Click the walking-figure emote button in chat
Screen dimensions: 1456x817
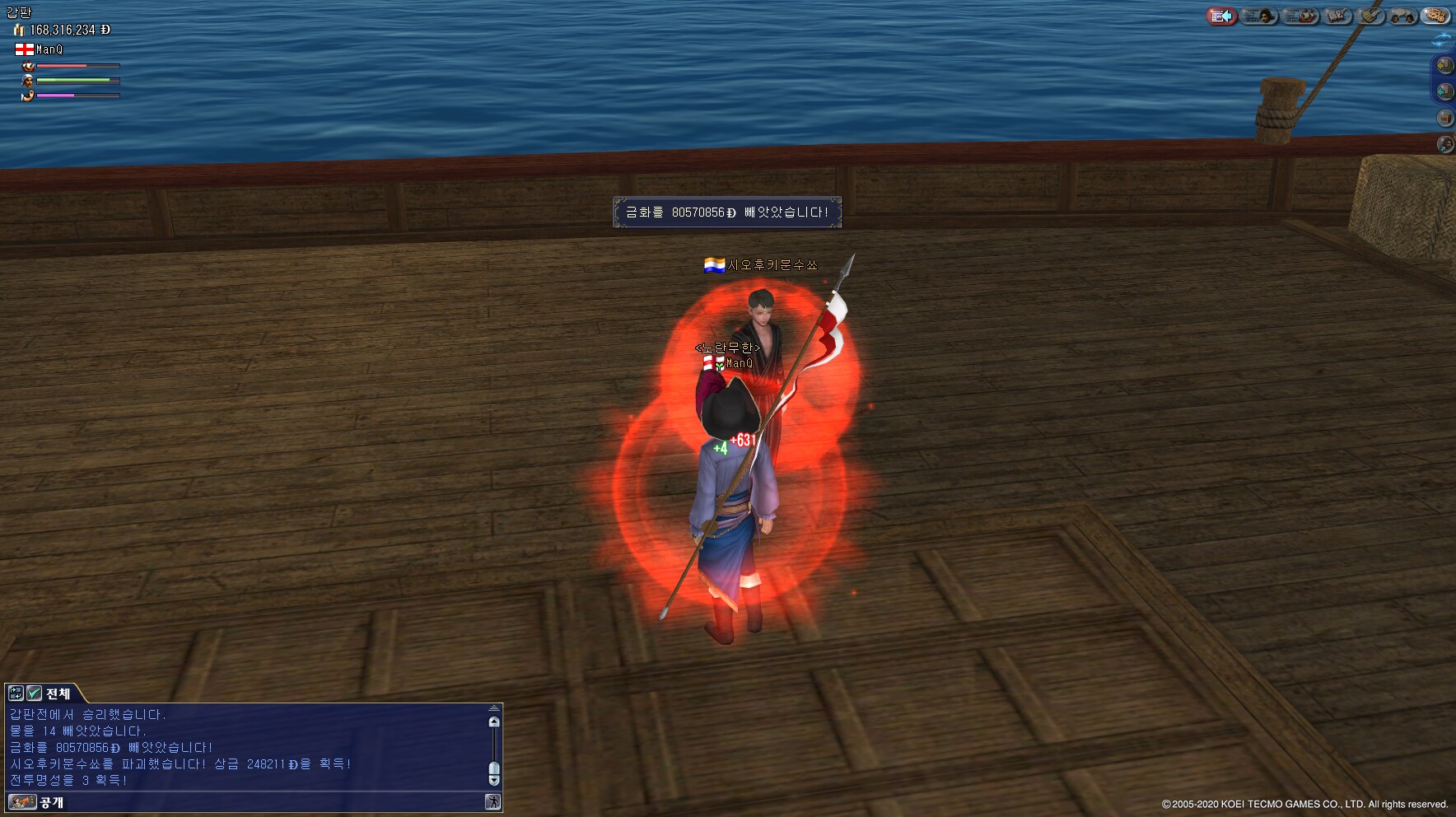492,802
